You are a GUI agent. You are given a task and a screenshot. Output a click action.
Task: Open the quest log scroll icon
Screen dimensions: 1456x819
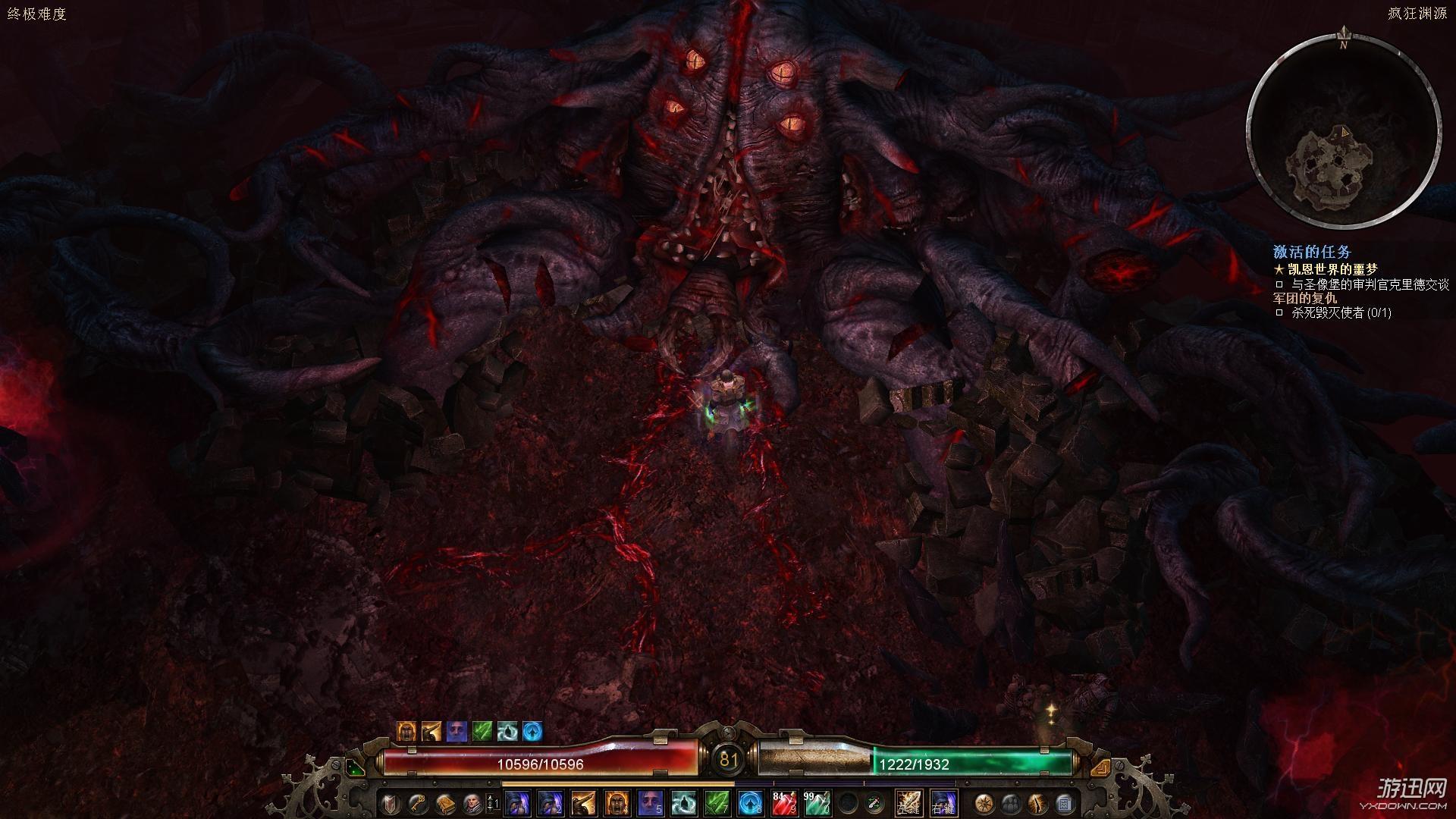pos(1064,803)
